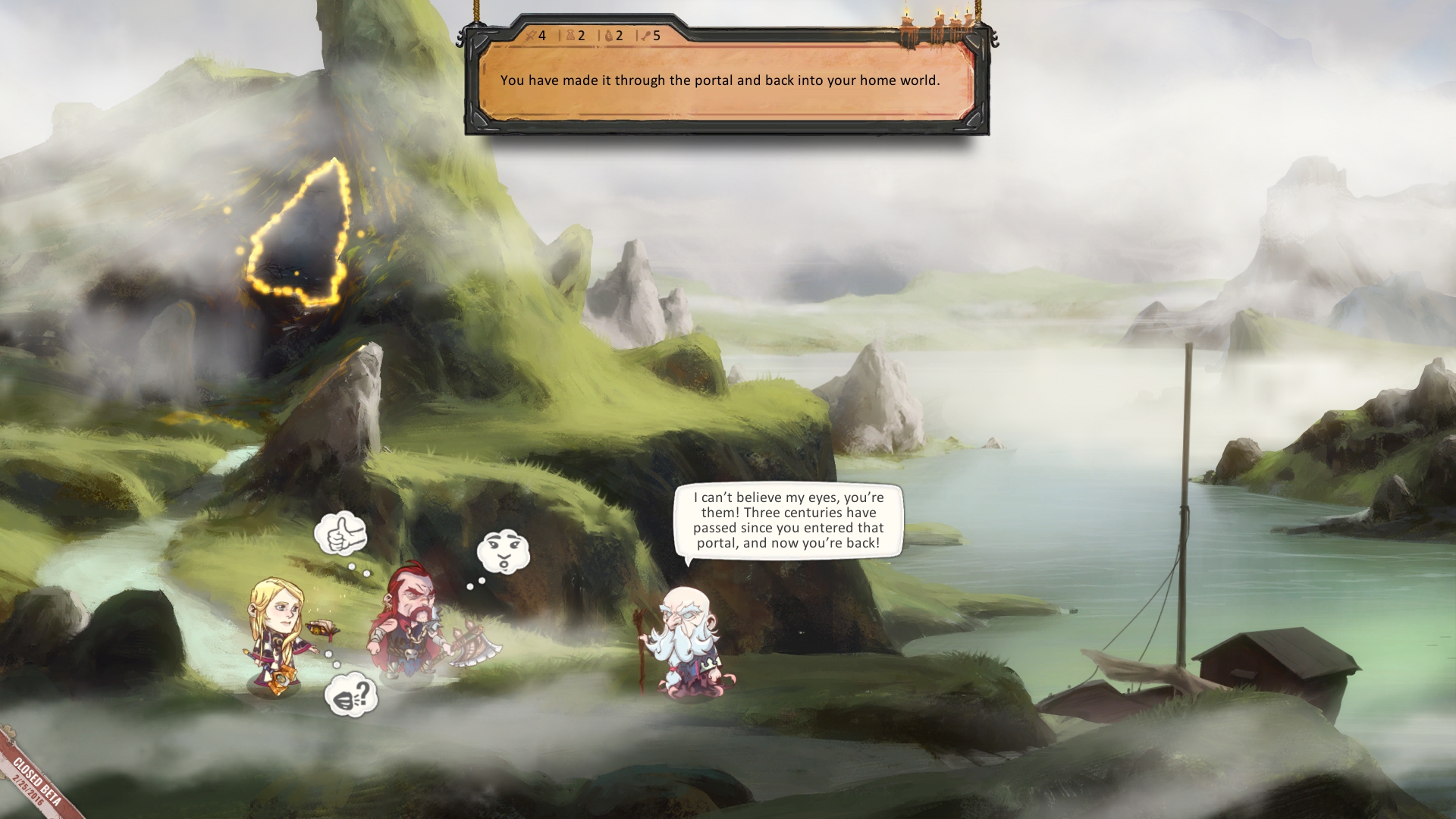
Task: Click the warrior's large battle axe
Action: [x=470, y=646]
